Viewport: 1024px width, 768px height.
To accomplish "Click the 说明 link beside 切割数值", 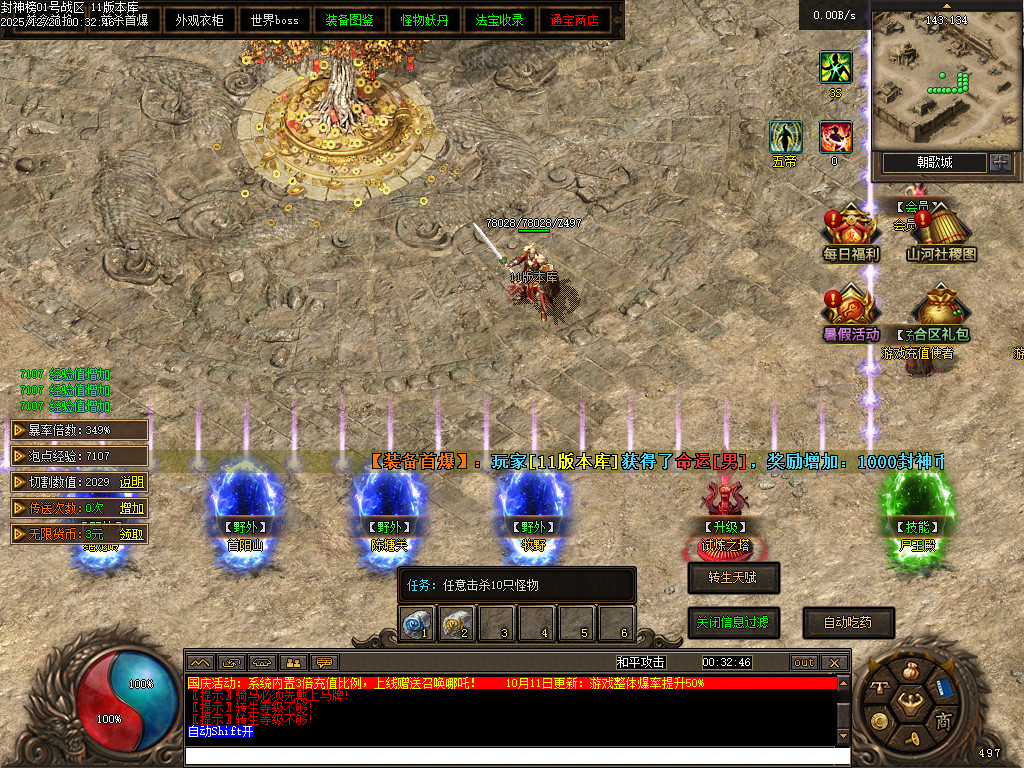I will coord(132,482).
